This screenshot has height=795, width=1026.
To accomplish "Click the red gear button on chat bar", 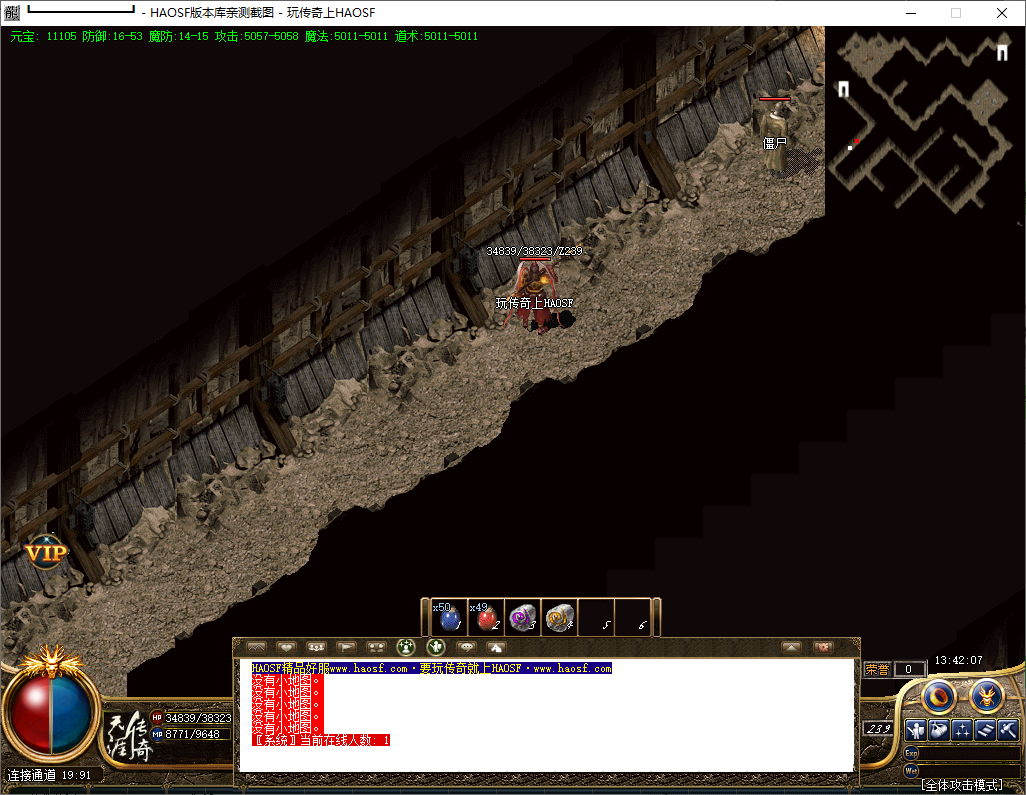I will pos(823,647).
